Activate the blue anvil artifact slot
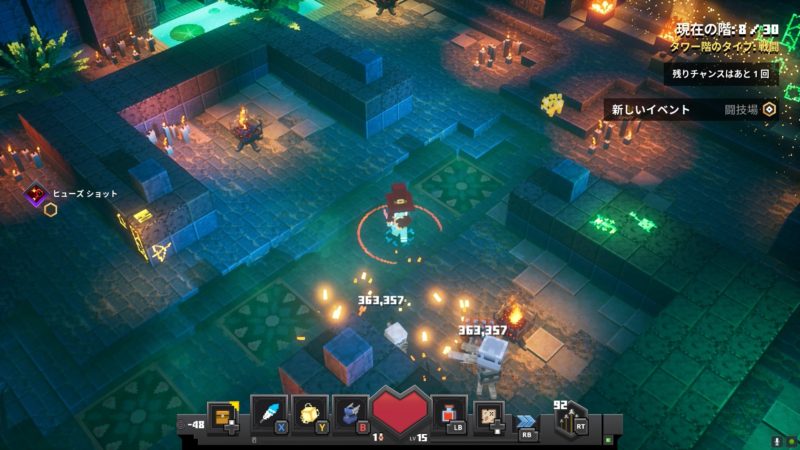800x450 pixels. (x=349, y=413)
